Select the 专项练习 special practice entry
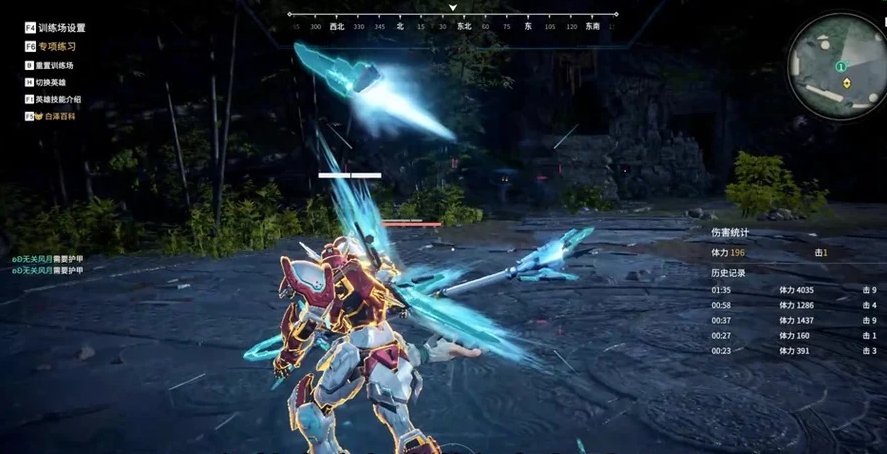The height and width of the screenshot is (454, 887). [x=57, y=46]
